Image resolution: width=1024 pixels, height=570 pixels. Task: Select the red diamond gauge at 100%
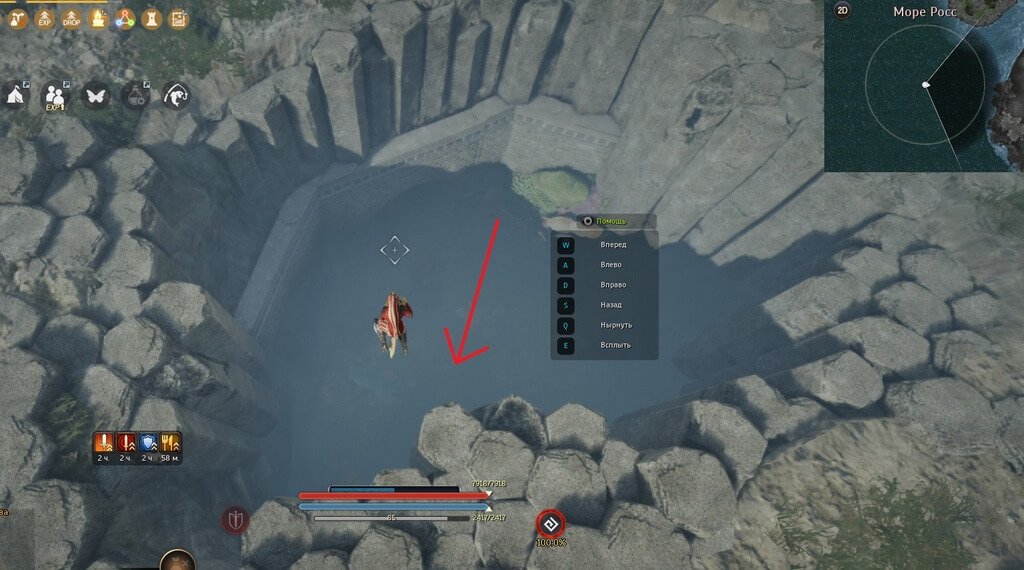(x=550, y=522)
